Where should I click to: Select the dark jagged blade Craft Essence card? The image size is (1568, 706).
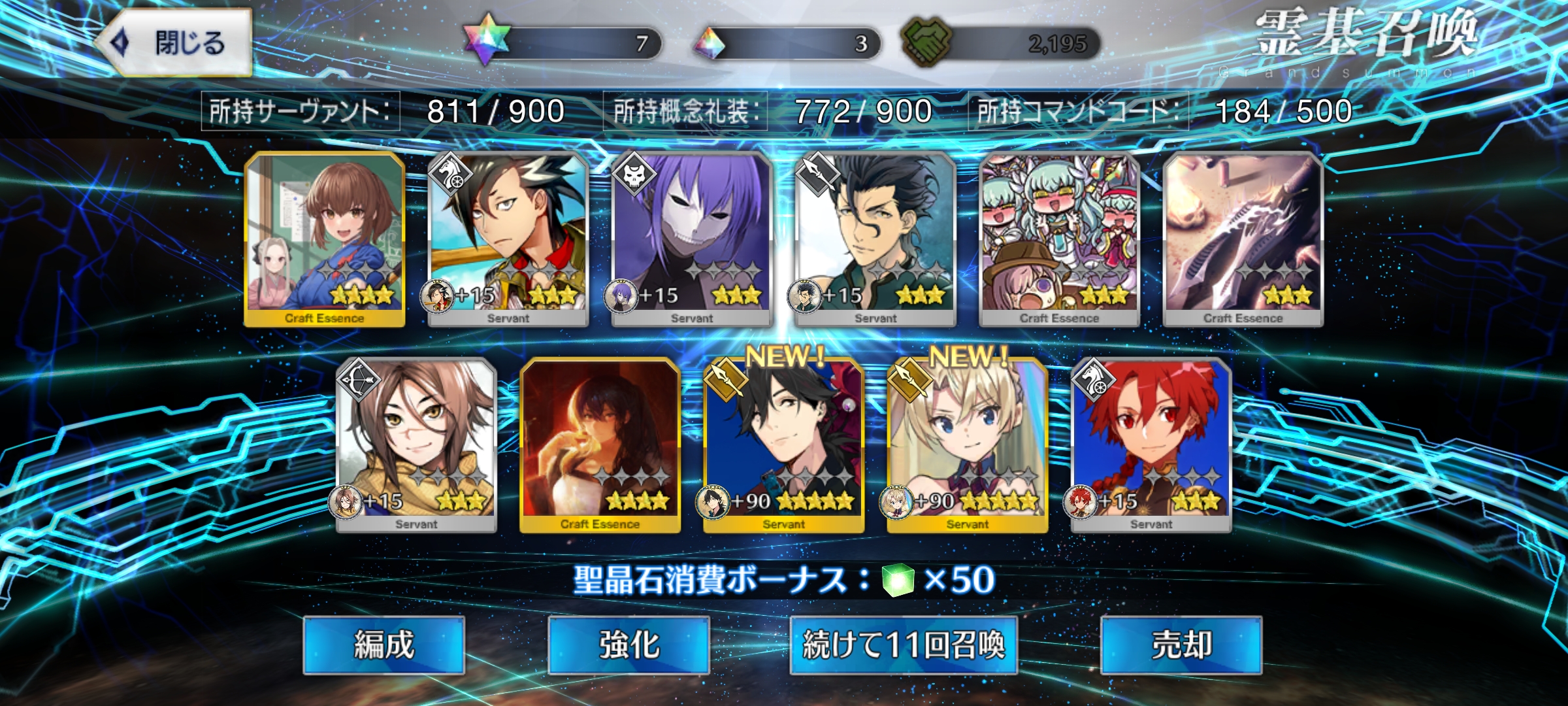1243,239
